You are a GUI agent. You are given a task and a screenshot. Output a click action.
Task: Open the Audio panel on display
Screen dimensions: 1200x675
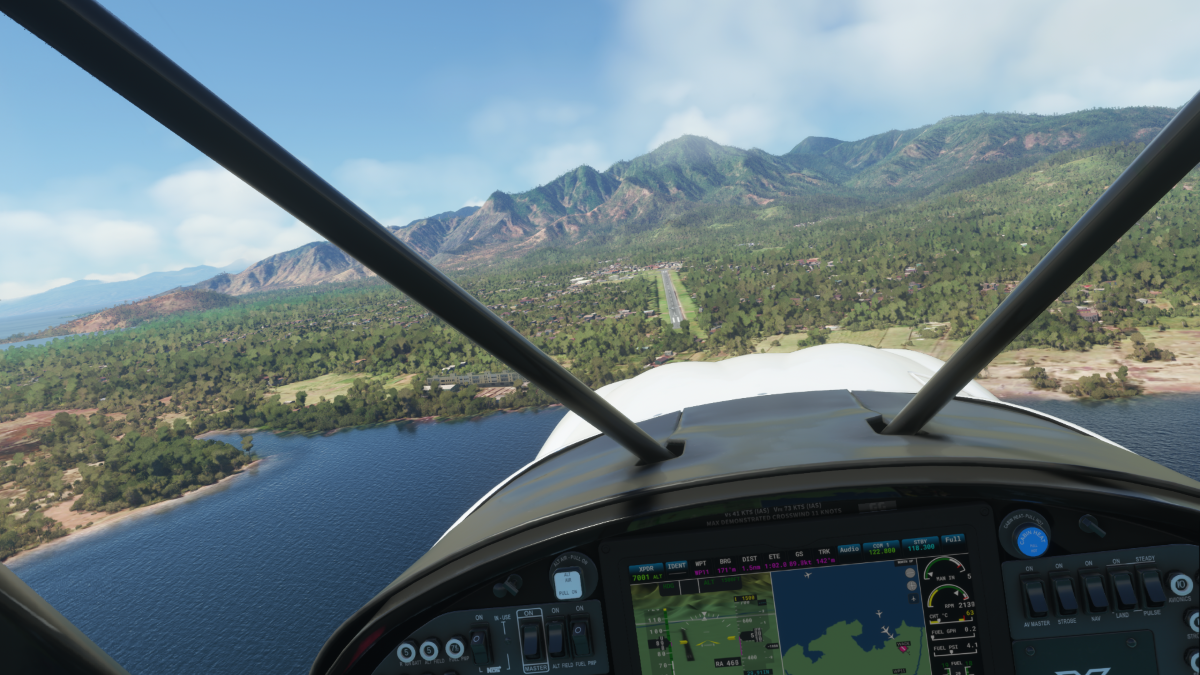click(x=849, y=548)
